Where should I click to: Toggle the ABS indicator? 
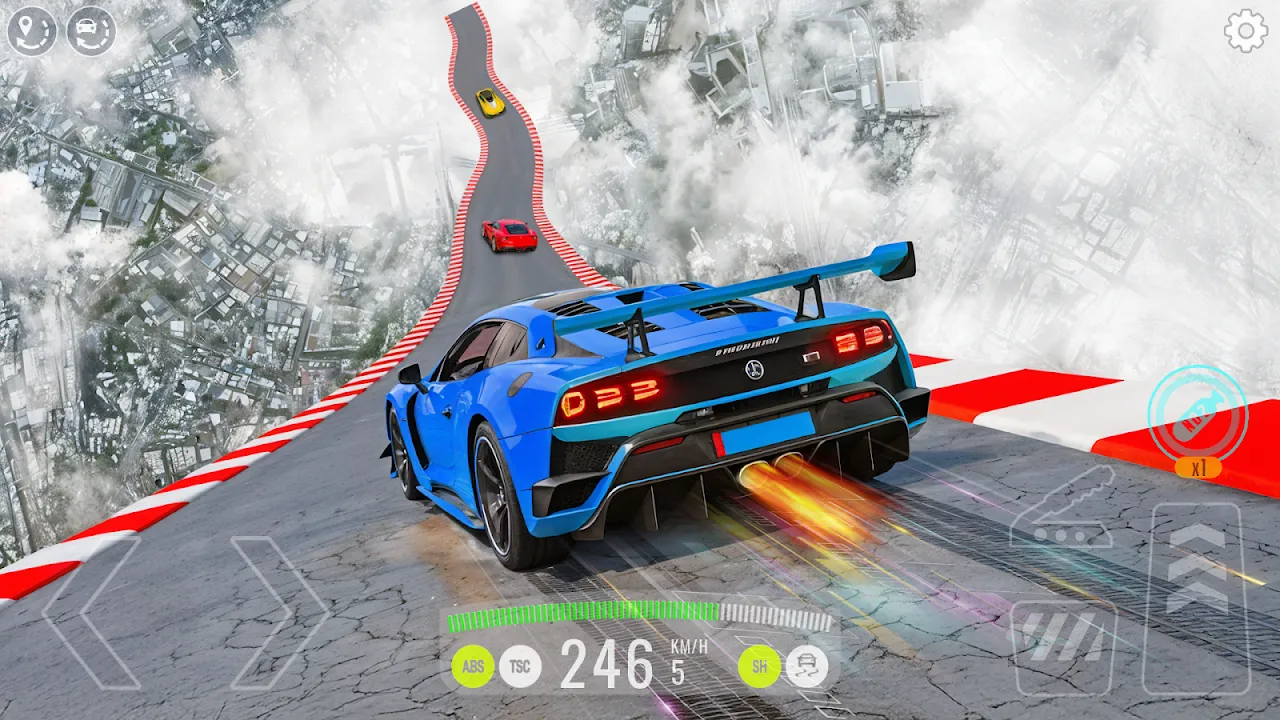(x=472, y=666)
